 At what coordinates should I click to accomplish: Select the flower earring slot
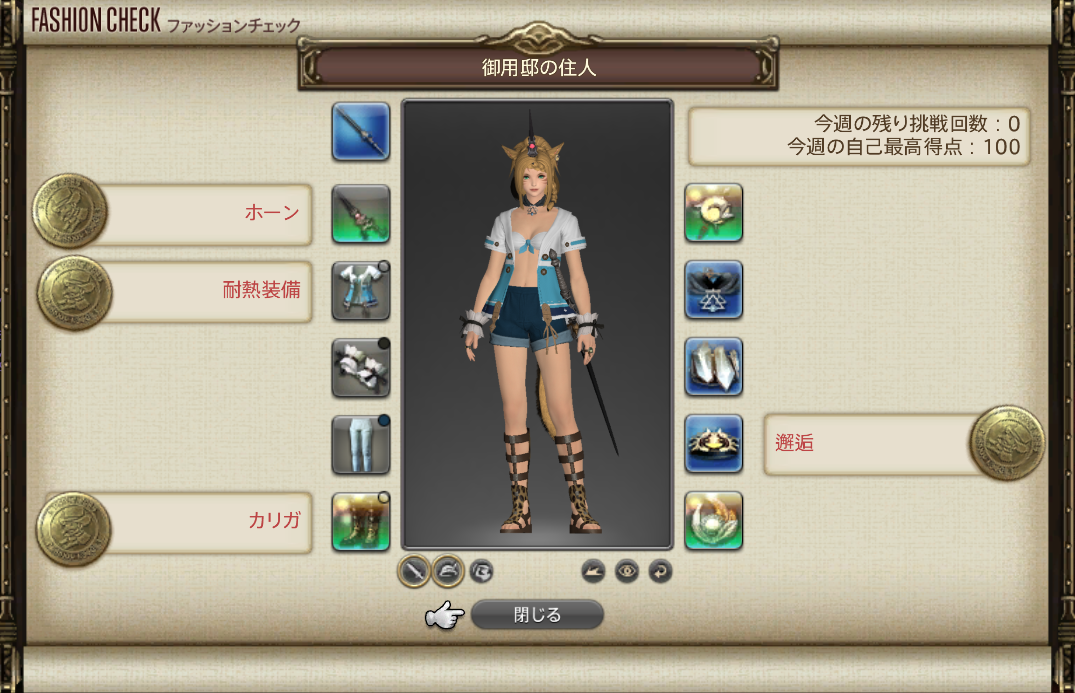tap(713, 213)
